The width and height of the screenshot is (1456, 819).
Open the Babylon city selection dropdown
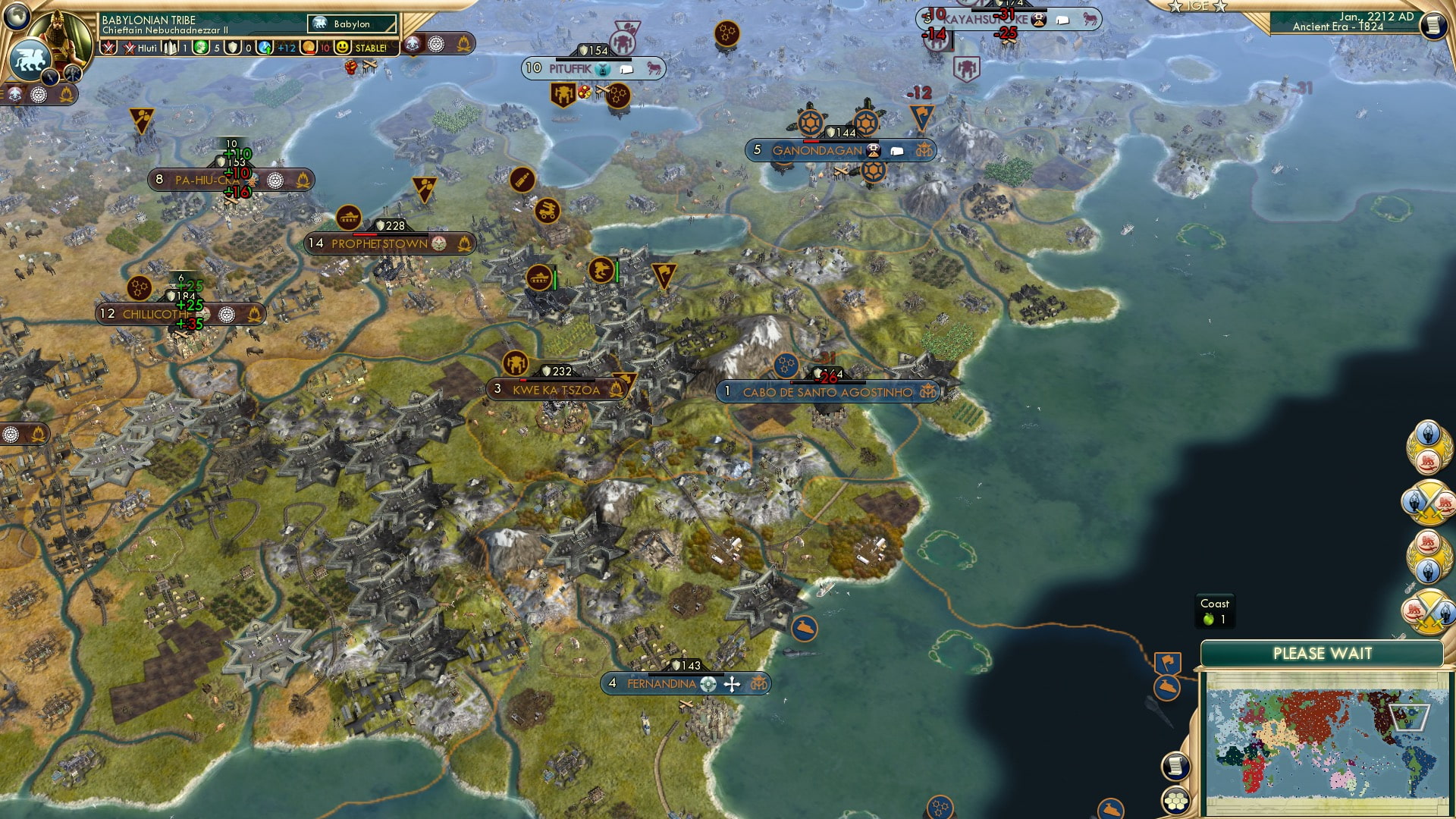click(351, 24)
